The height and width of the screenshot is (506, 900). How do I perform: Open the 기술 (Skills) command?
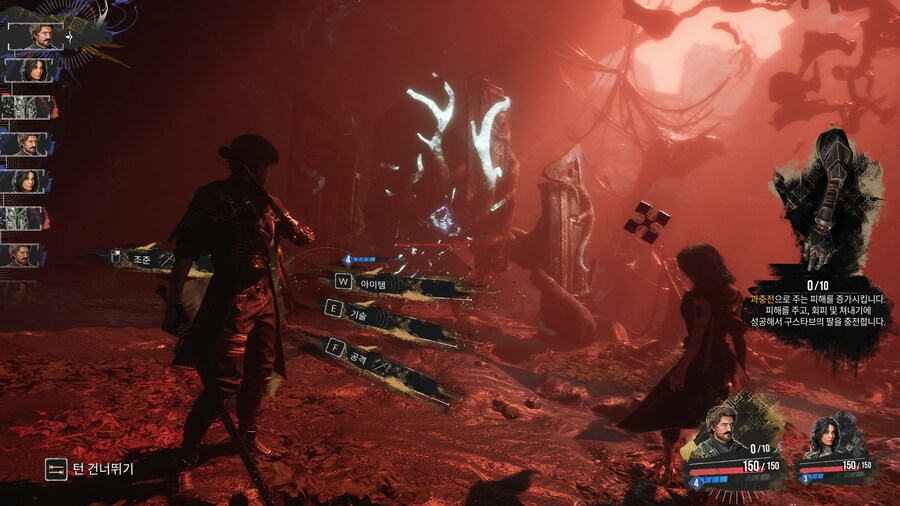click(358, 315)
